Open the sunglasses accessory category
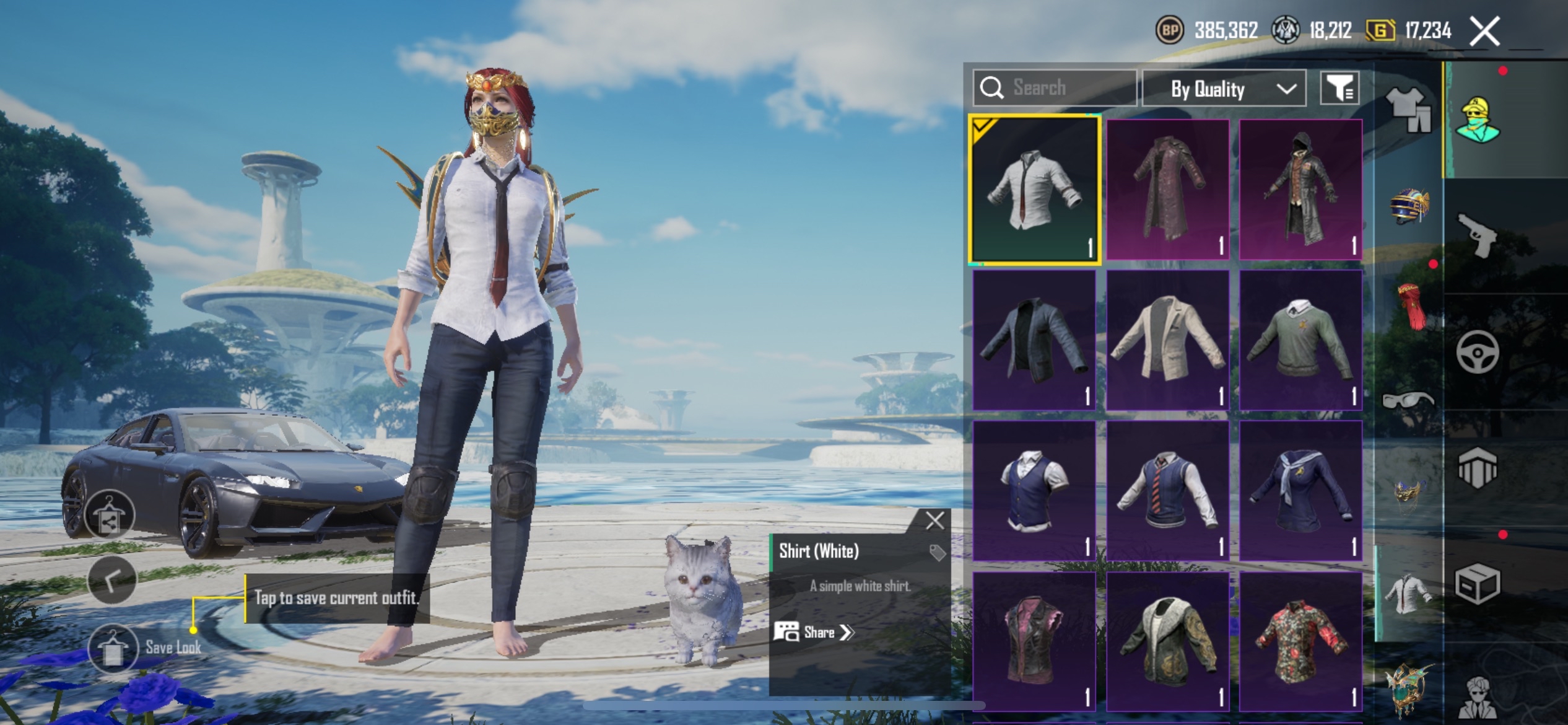 1408,400
